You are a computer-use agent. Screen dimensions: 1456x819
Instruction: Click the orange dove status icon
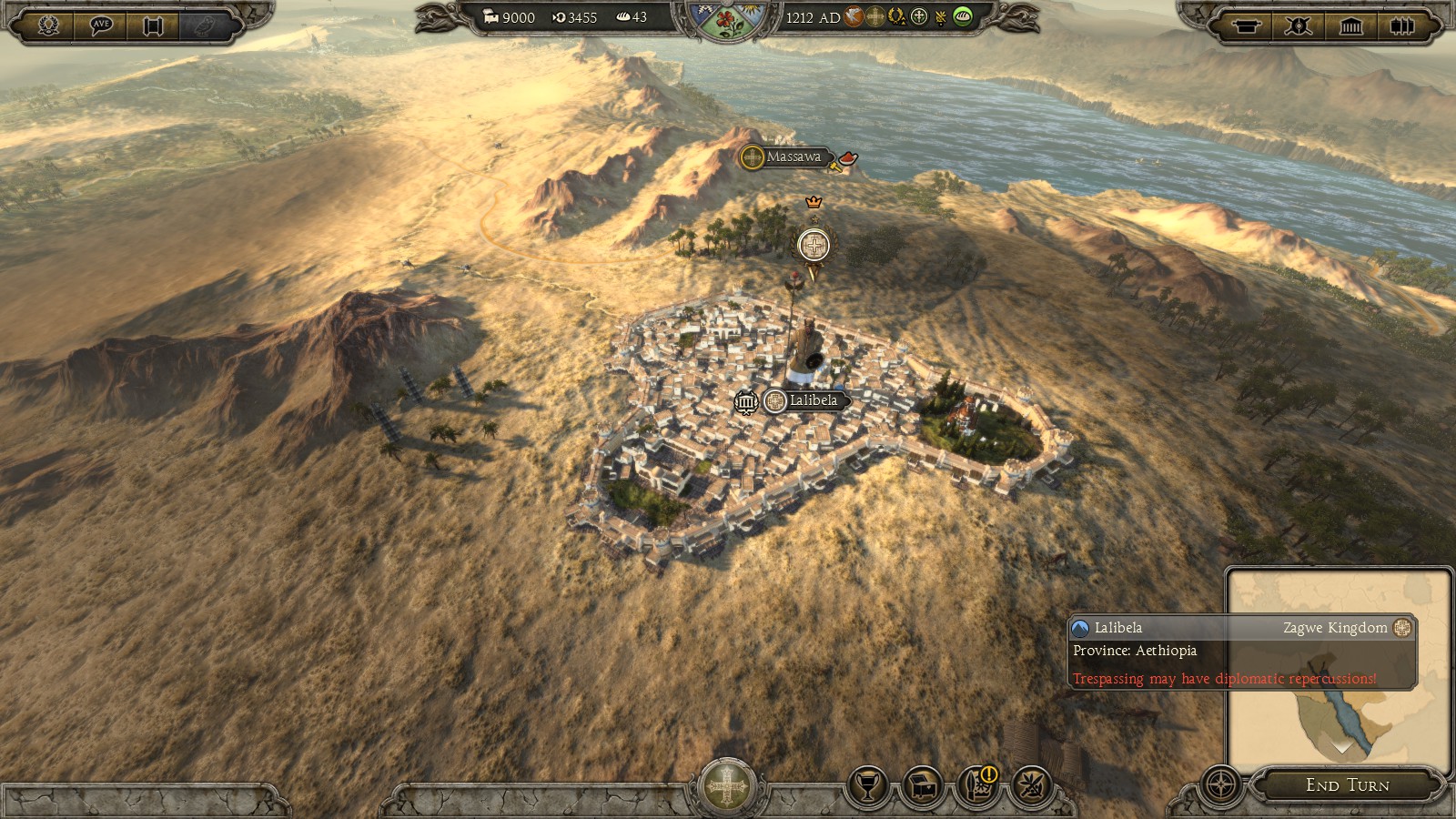tap(854, 16)
